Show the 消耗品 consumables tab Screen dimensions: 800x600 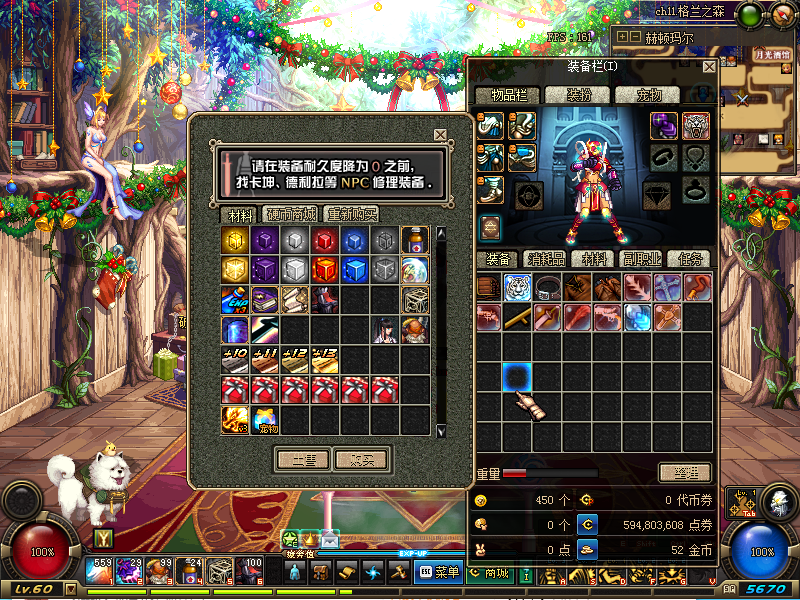point(546,259)
